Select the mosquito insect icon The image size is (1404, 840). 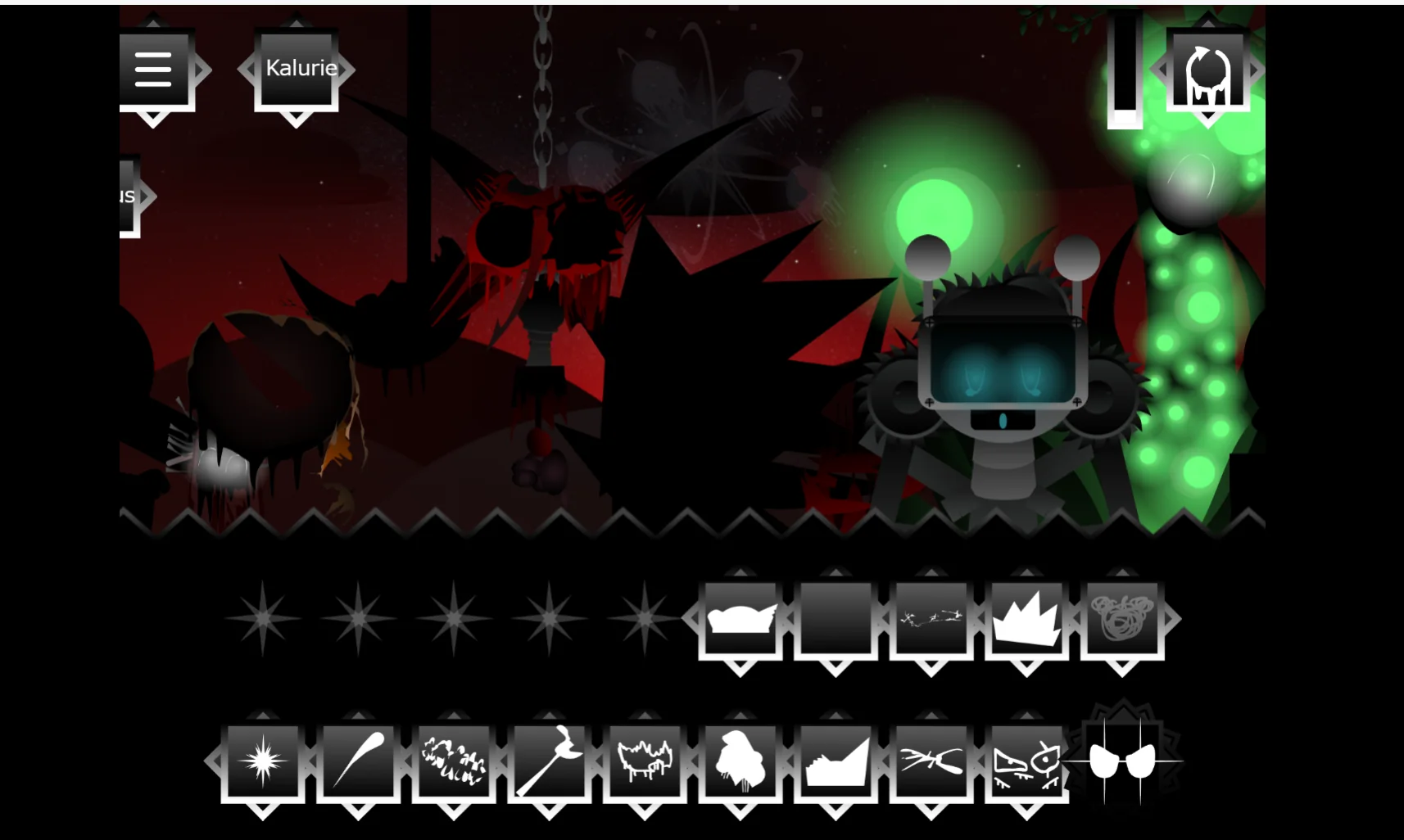click(934, 761)
